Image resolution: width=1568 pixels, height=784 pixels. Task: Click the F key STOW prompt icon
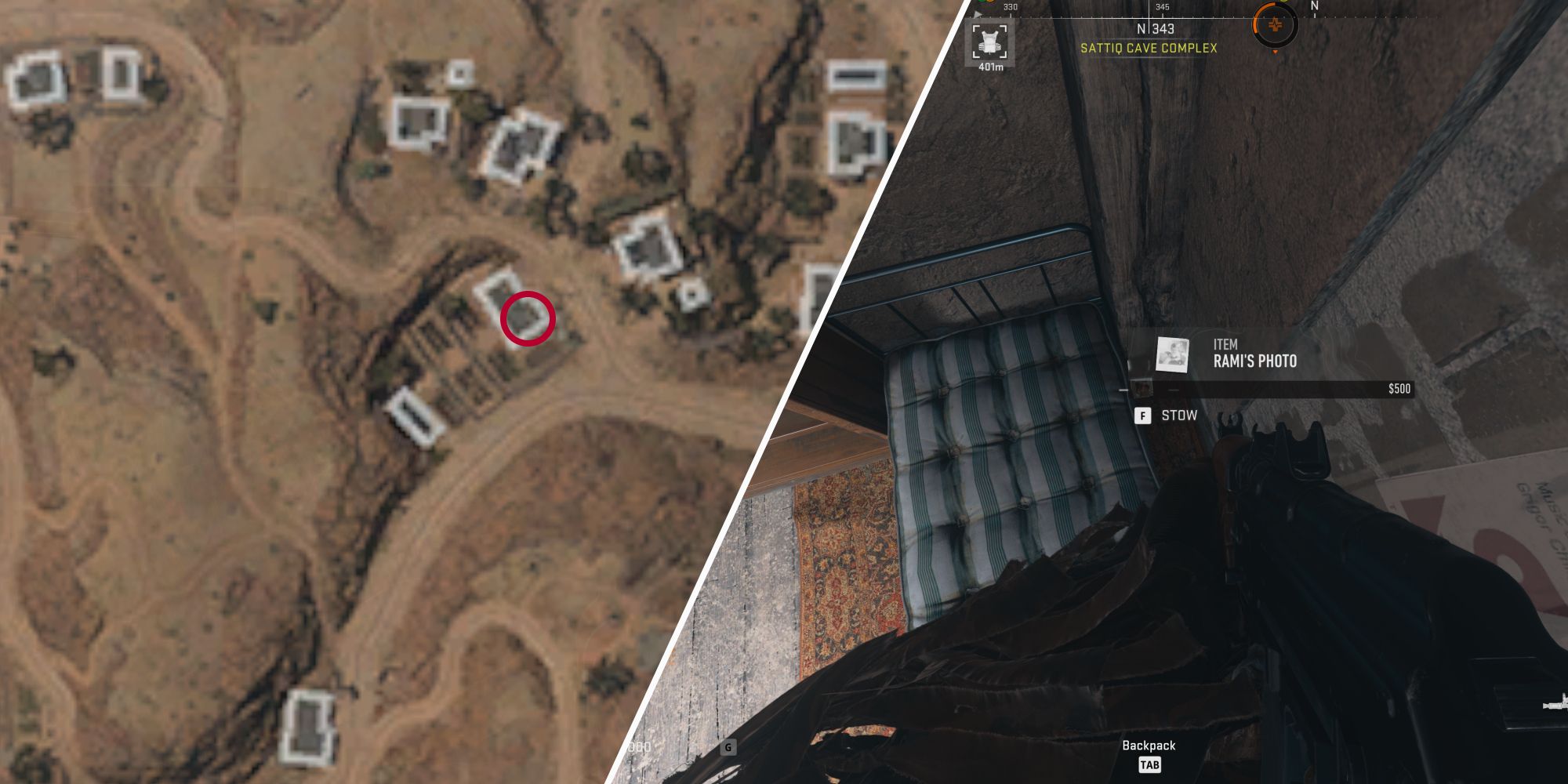(x=1142, y=416)
